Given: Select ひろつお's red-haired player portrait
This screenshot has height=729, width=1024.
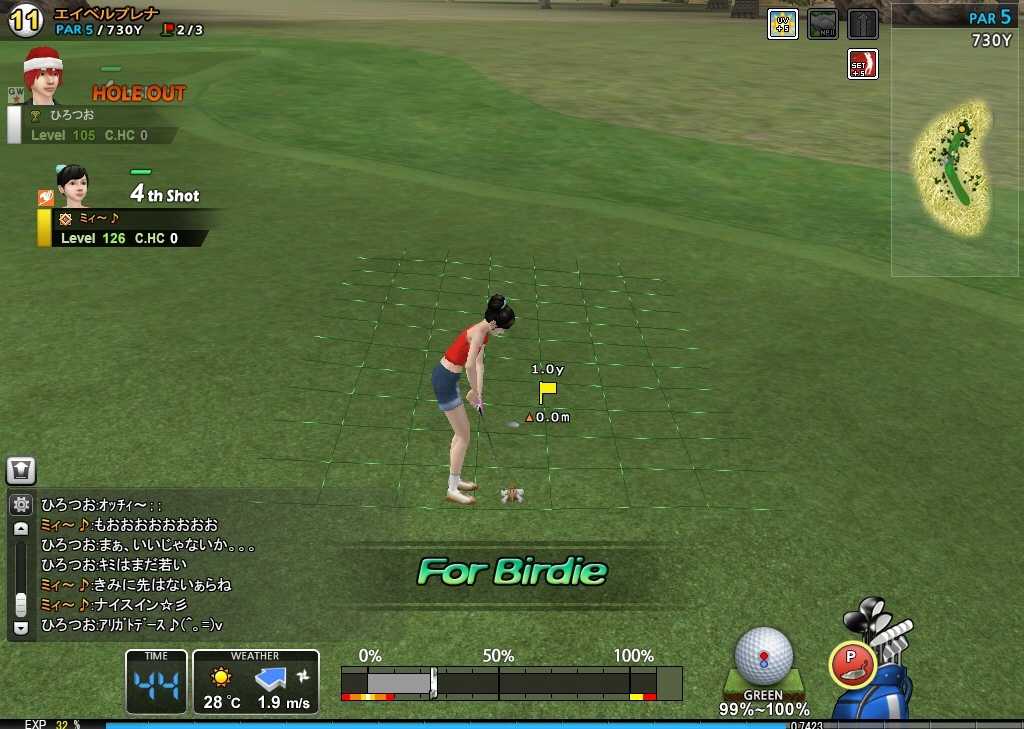Looking at the screenshot, I should [43, 76].
